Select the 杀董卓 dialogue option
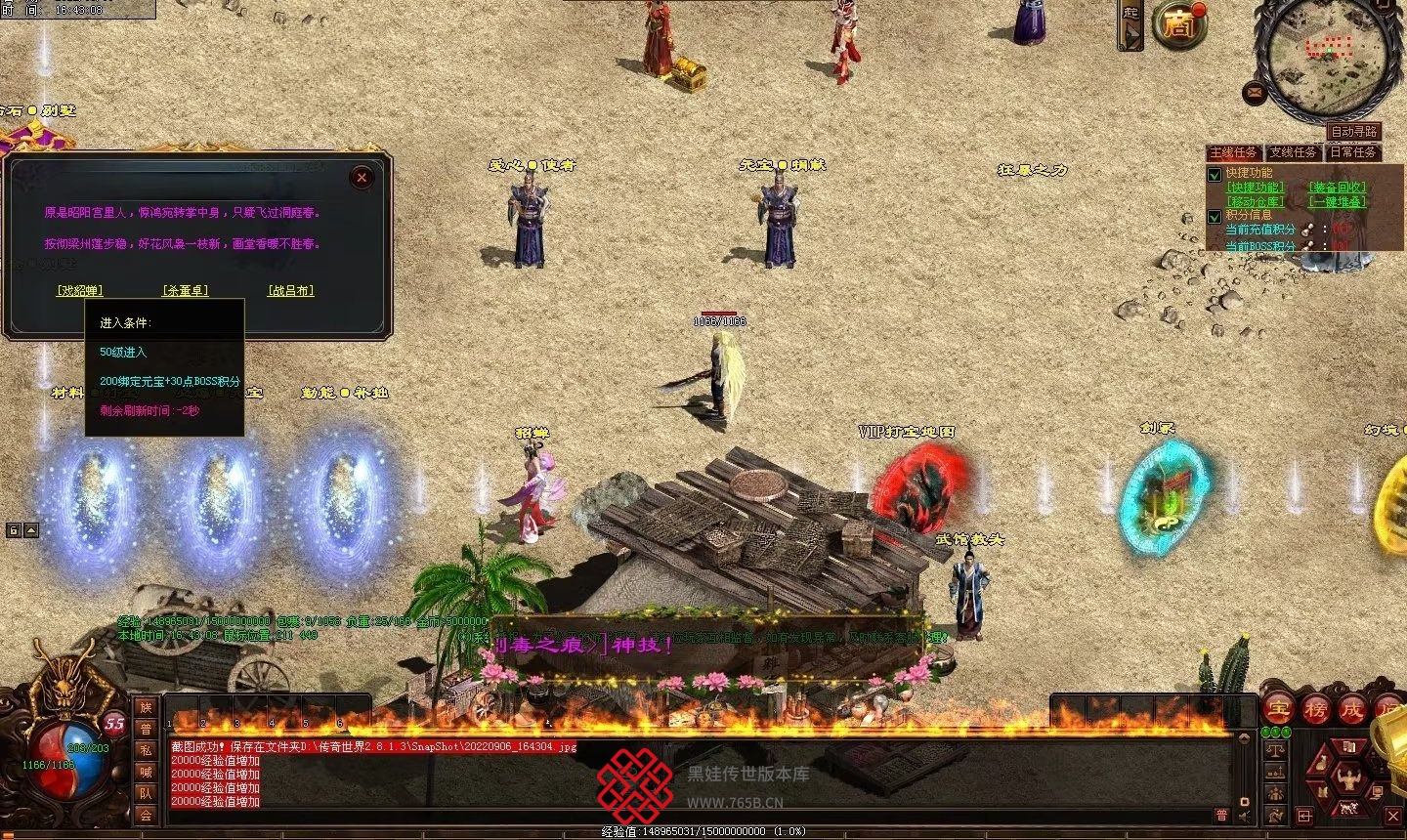Image resolution: width=1407 pixels, height=840 pixels. pyautogui.click(x=185, y=291)
